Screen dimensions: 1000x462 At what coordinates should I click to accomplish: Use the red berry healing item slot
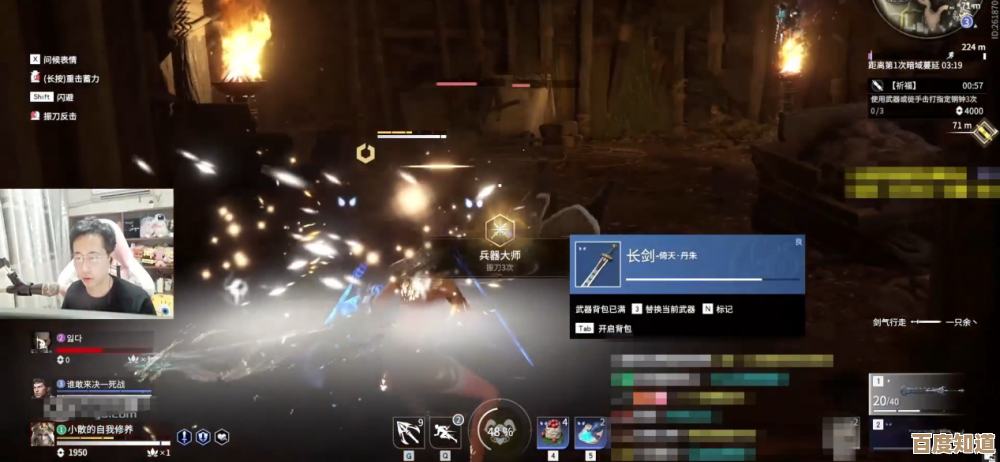552,433
